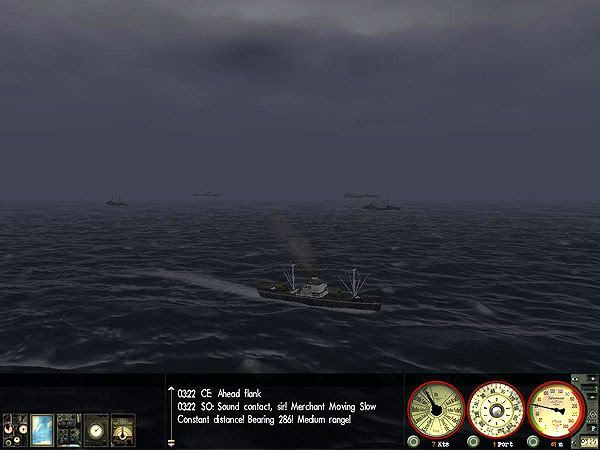Open the station icon with multiple gauges
The width and height of the screenshot is (600, 450).
pos(15,427)
